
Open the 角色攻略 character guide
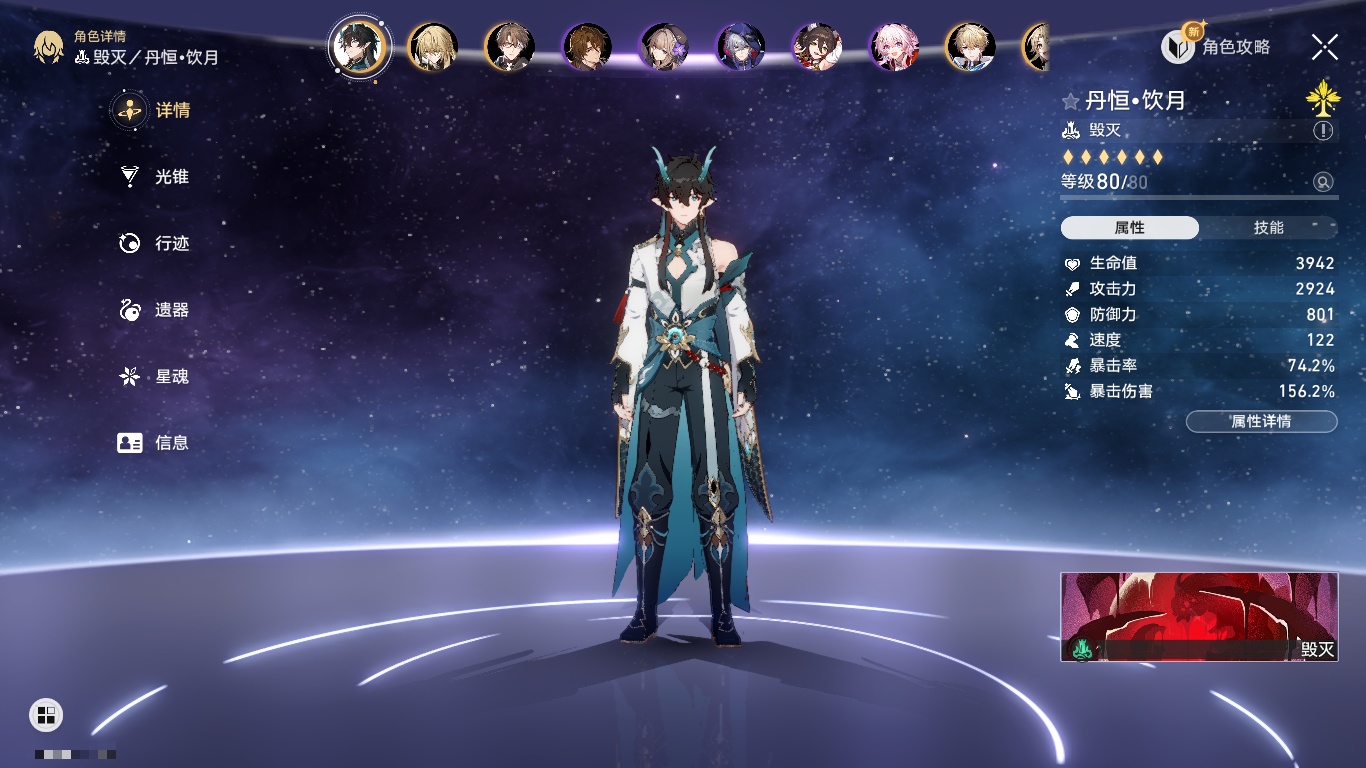(x=1216, y=46)
